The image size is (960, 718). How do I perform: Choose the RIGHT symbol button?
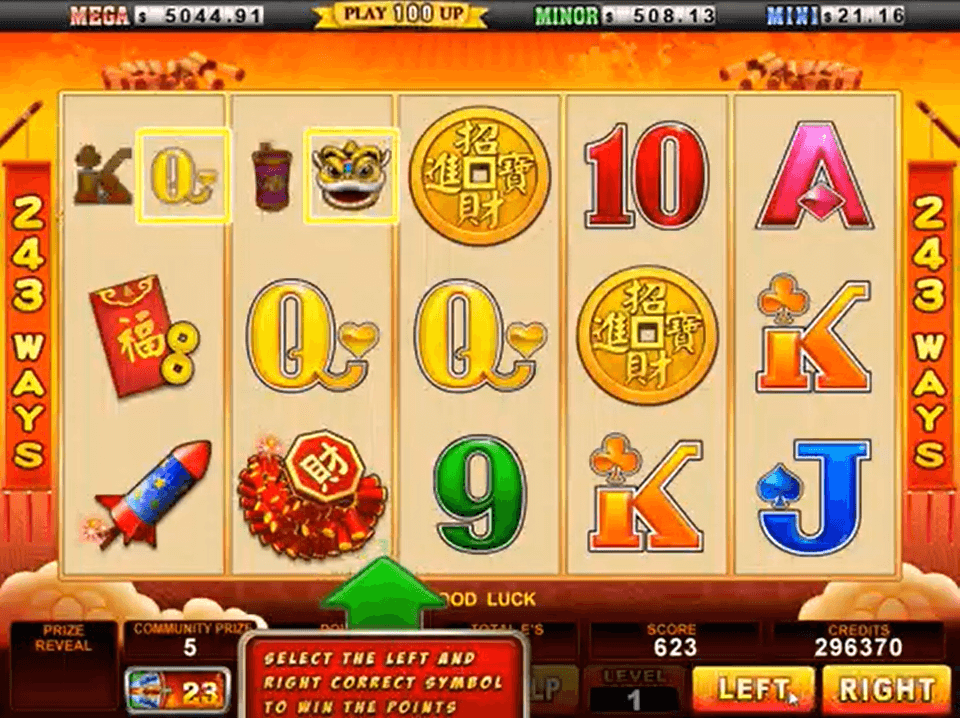pos(885,689)
